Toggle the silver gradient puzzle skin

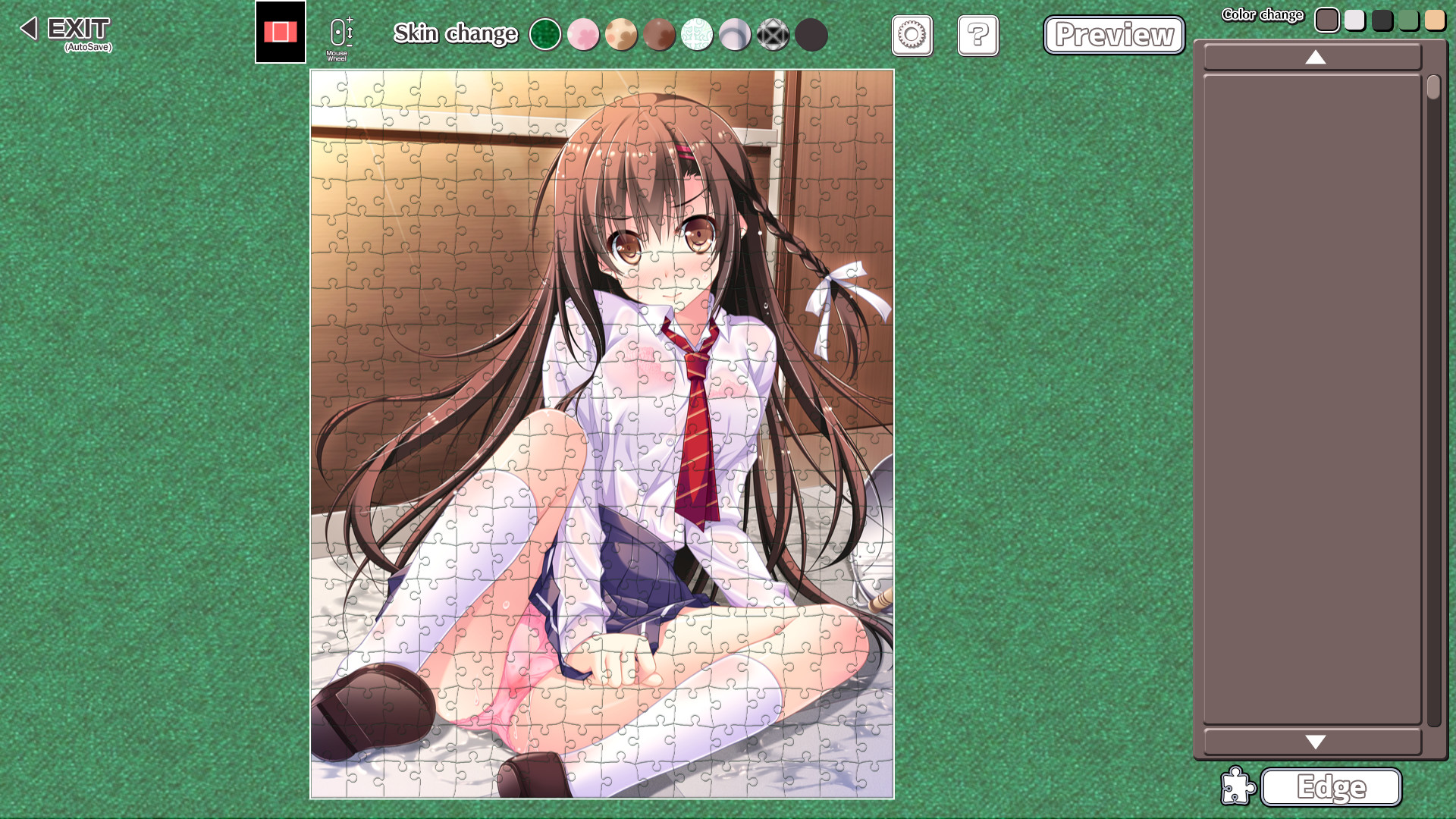tap(736, 35)
